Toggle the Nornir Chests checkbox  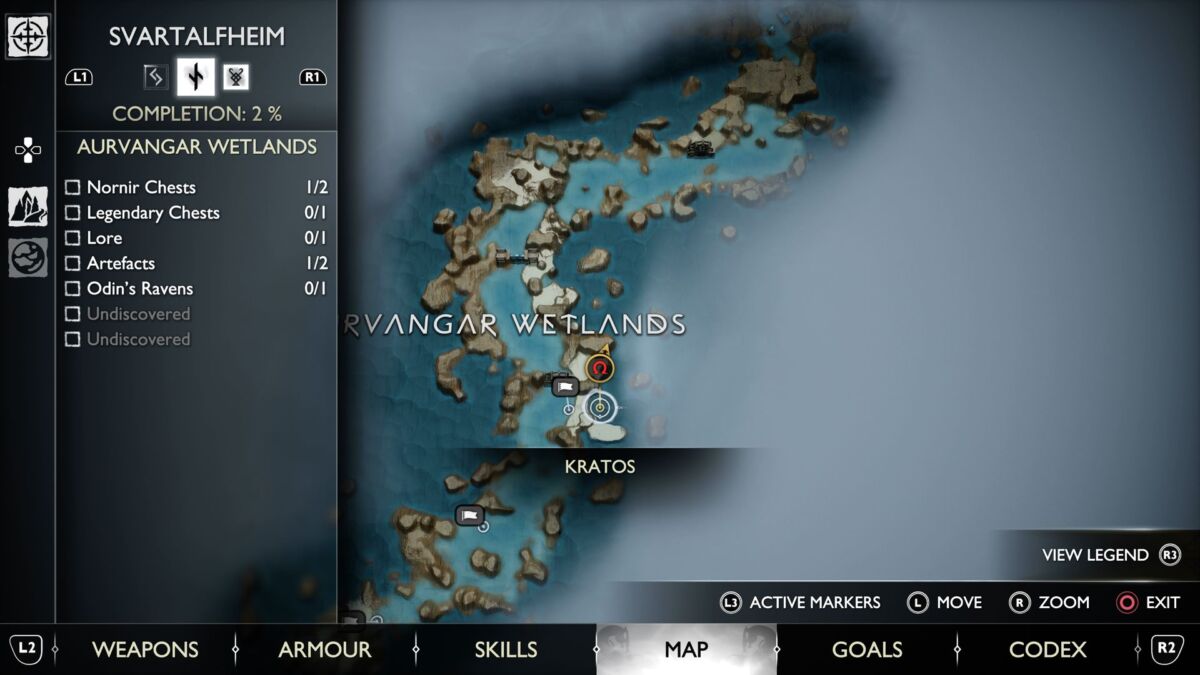(72, 187)
